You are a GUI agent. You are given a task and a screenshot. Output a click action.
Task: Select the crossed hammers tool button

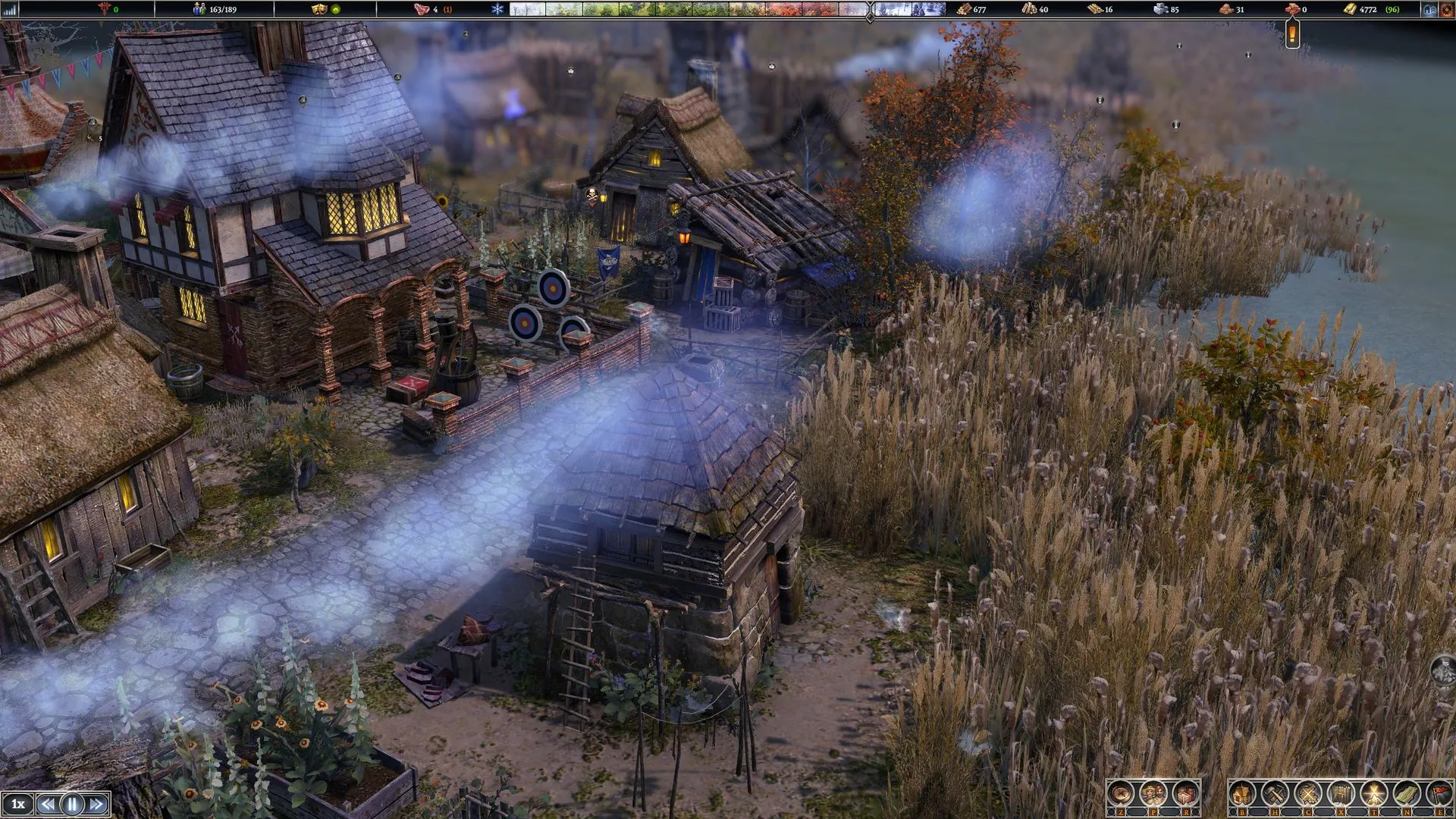point(1275,795)
